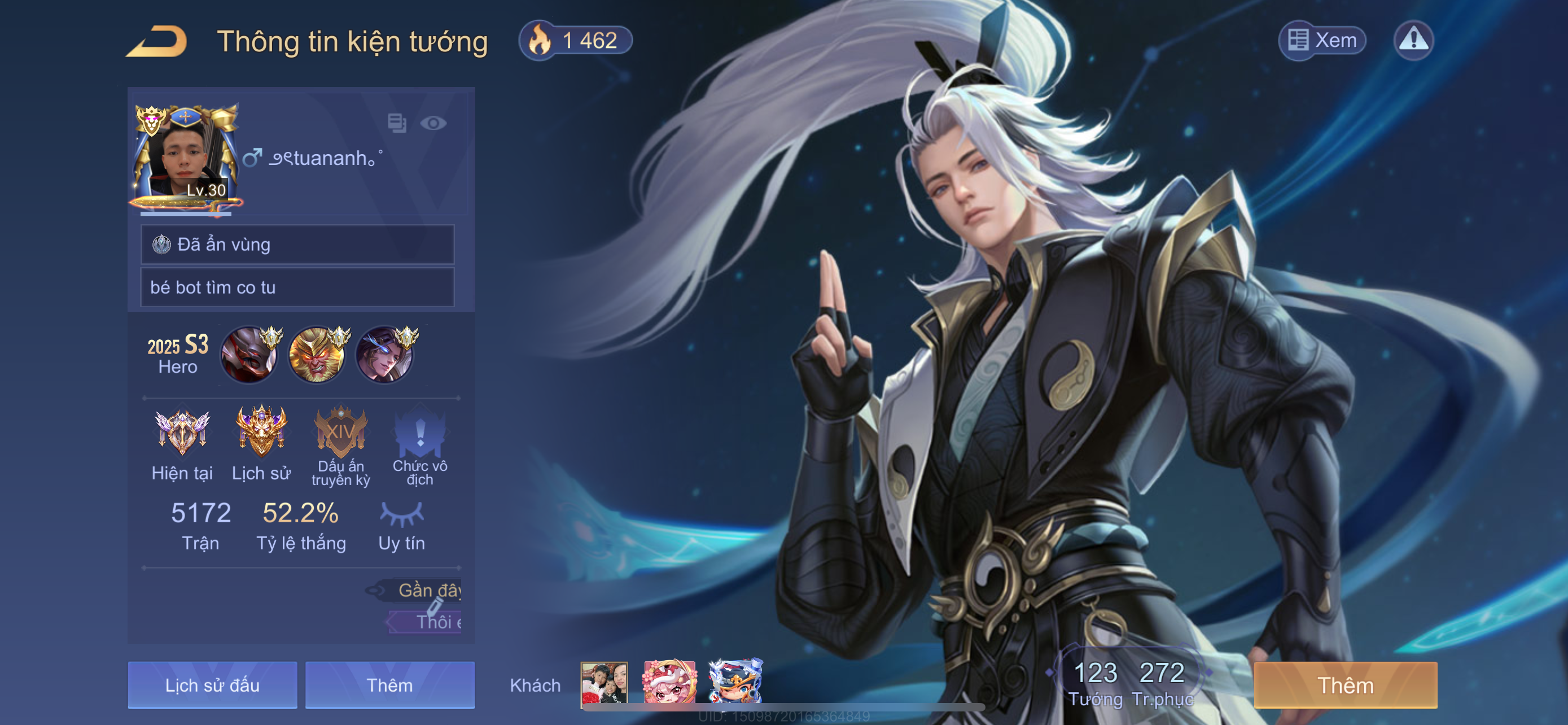Open Lịch sử đấu match history
This screenshot has width=1568, height=725.
[x=212, y=685]
